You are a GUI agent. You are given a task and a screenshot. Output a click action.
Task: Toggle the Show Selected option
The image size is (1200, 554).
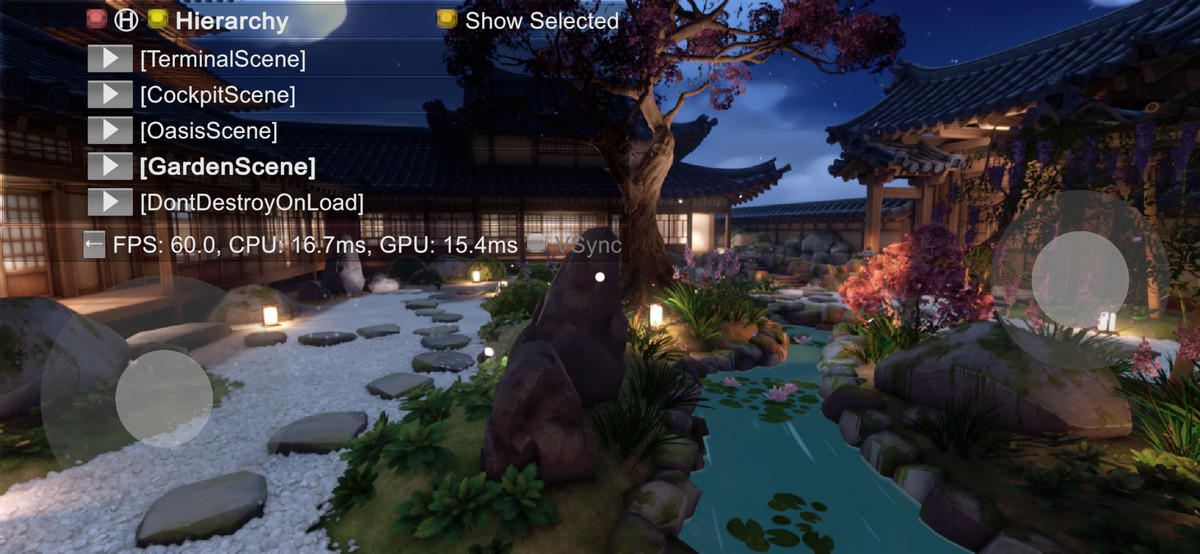[x=447, y=20]
